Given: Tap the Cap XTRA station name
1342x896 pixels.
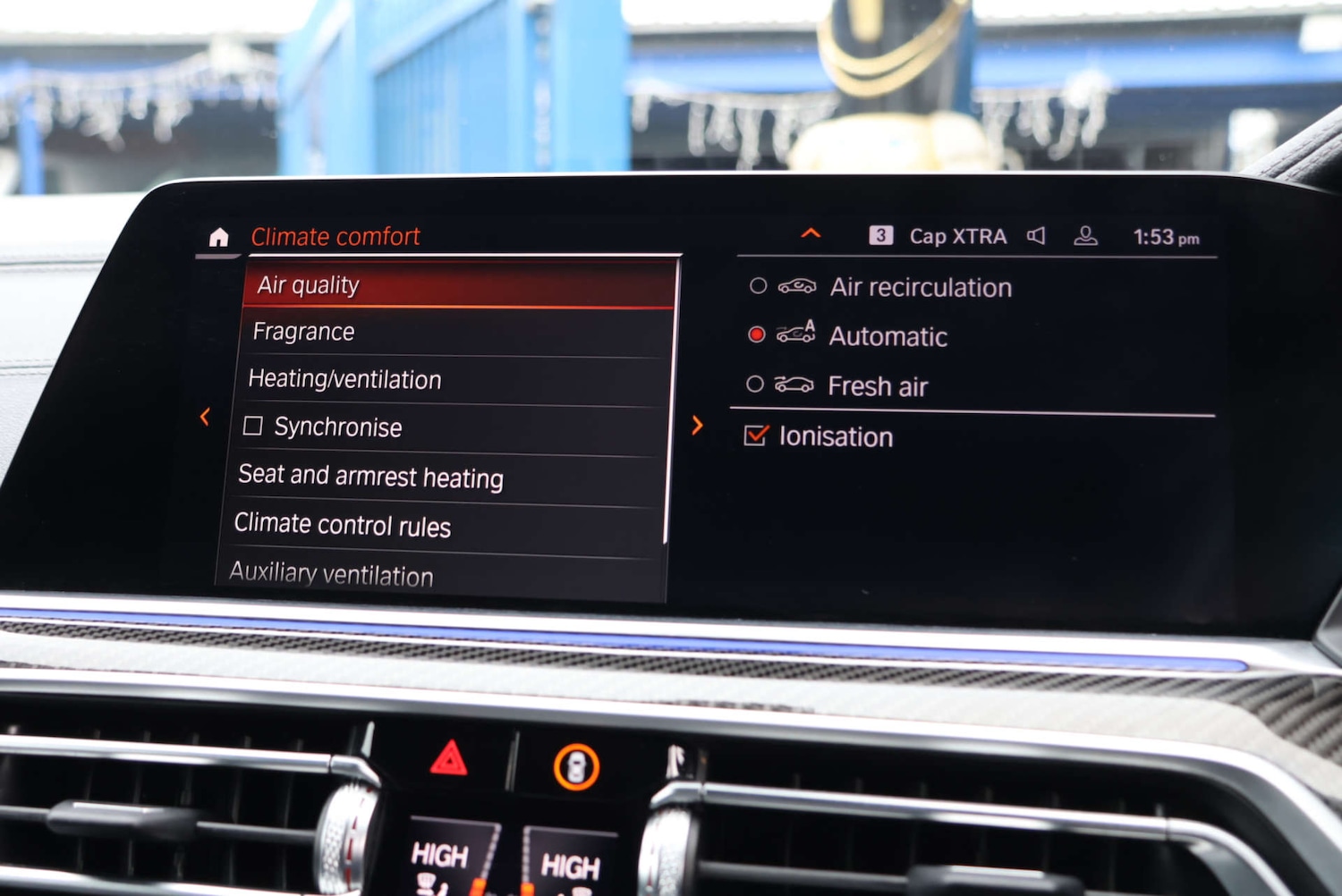Looking at the screenshot, I should [957, 235].
